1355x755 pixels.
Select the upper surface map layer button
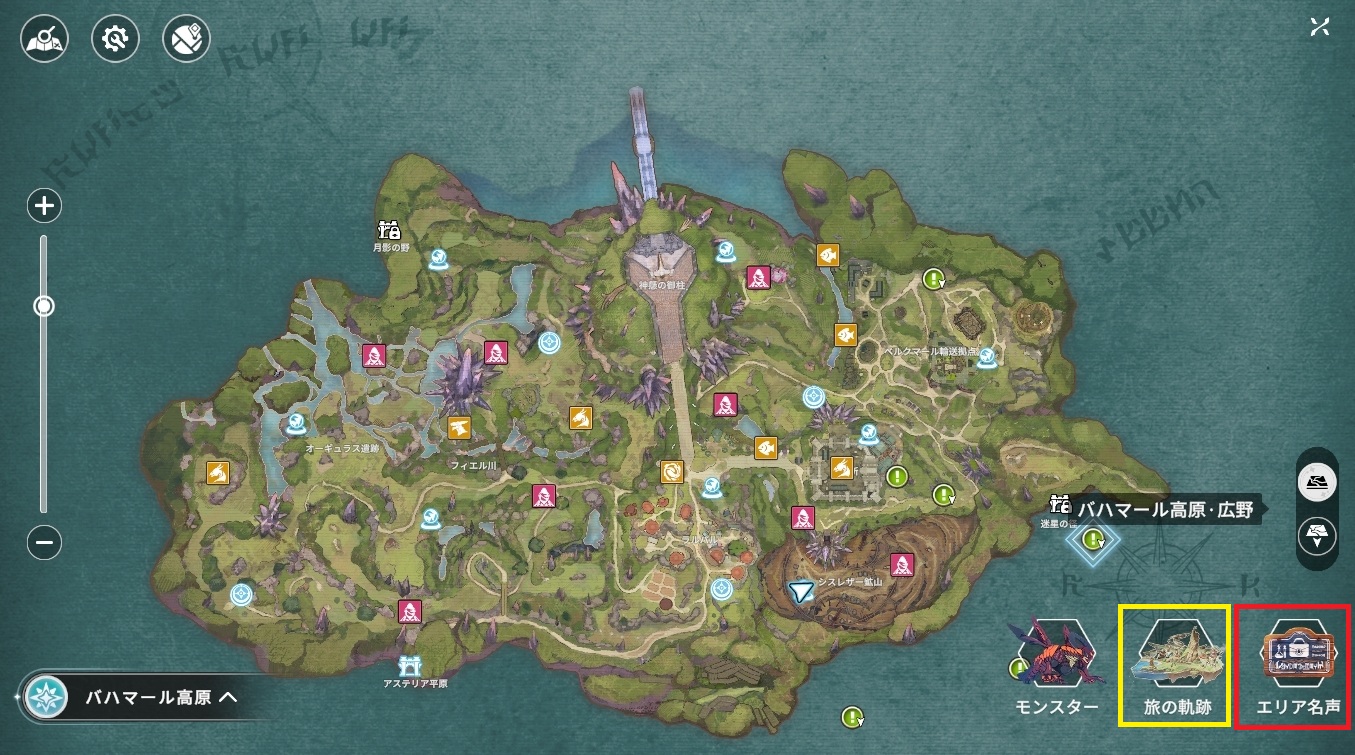1317,482
